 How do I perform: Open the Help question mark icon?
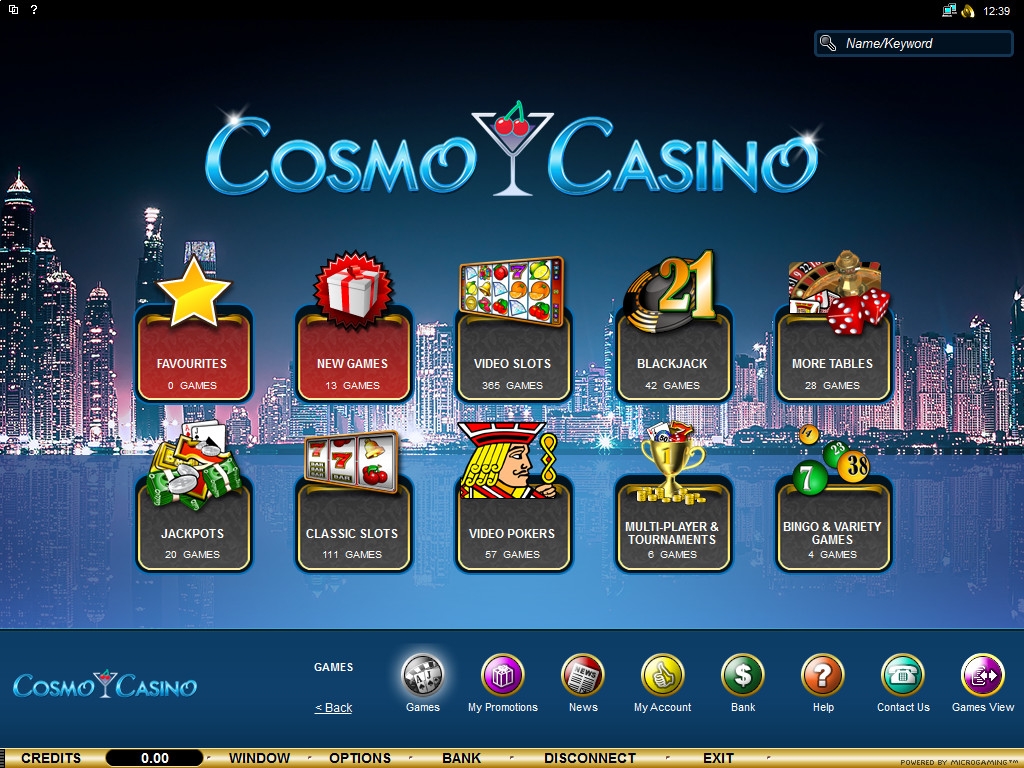pos(823,676)
